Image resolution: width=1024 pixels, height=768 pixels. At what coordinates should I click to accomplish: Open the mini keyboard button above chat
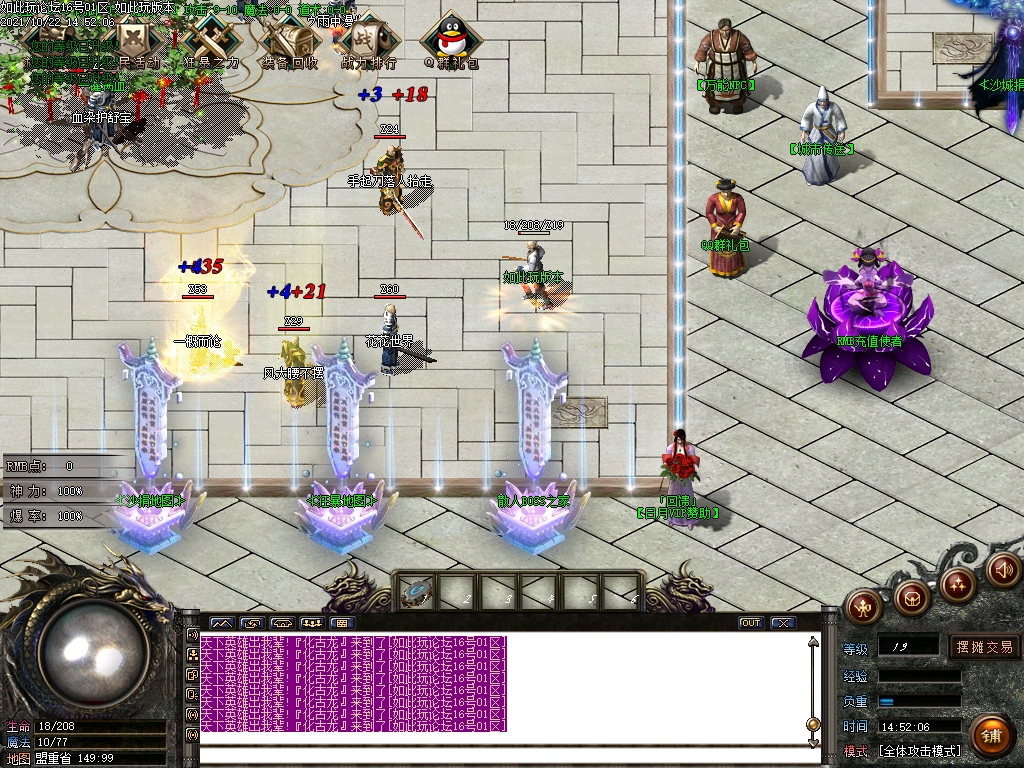tap(342, 623)
